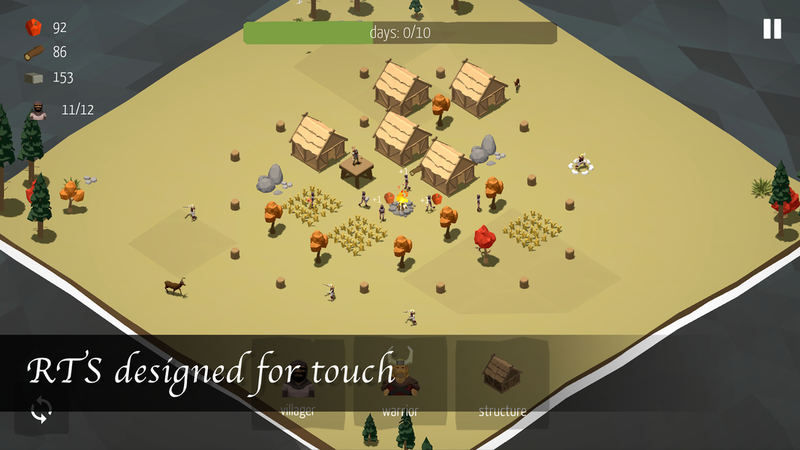Open the structure build card
The width and height of the screenshot is (800, 450).
502,385
